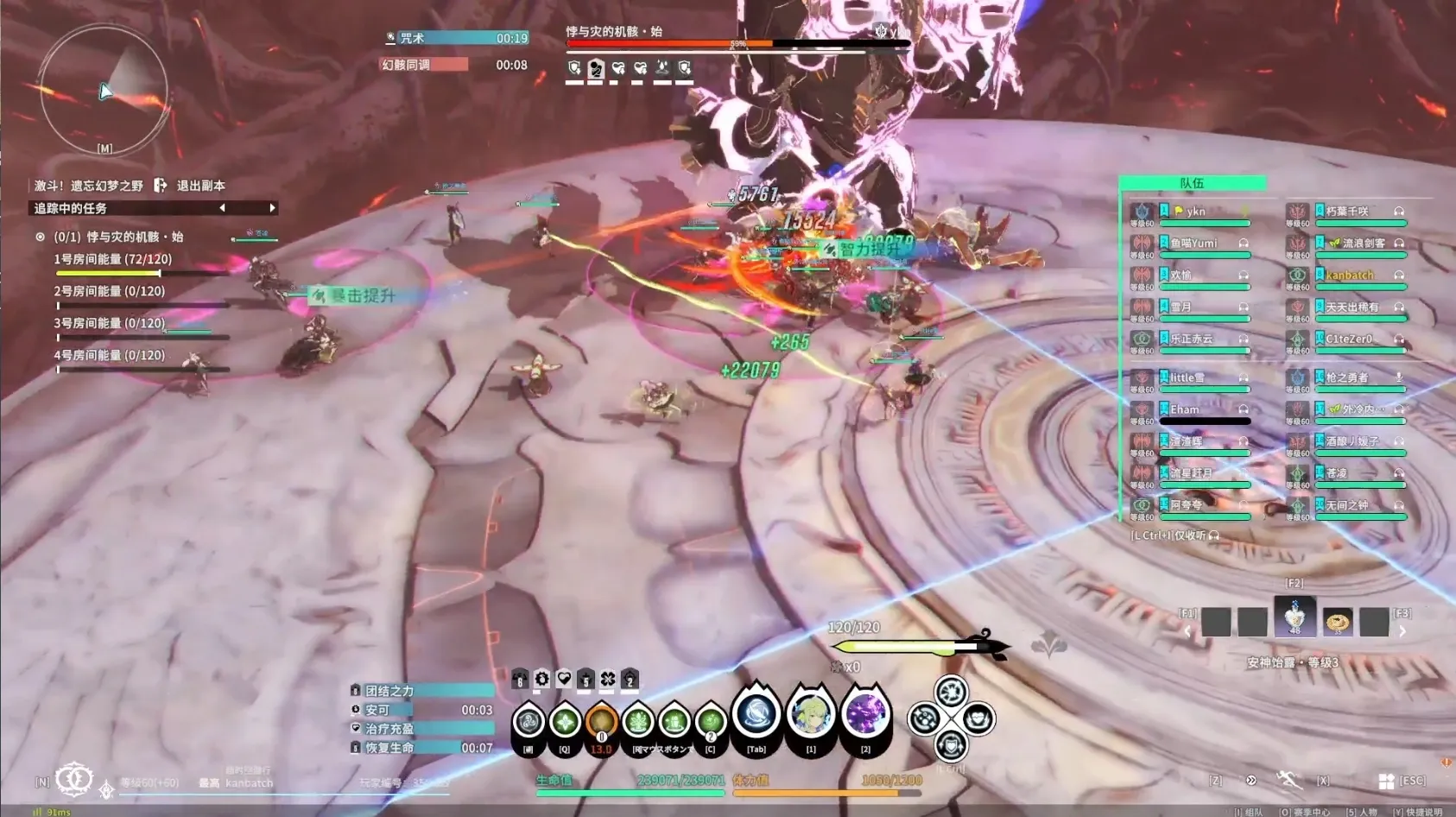The width and height of the screenshot is (1456, 817).
Task: Toggle the running figure sprint icon
Action: [x=1288, y=780]
